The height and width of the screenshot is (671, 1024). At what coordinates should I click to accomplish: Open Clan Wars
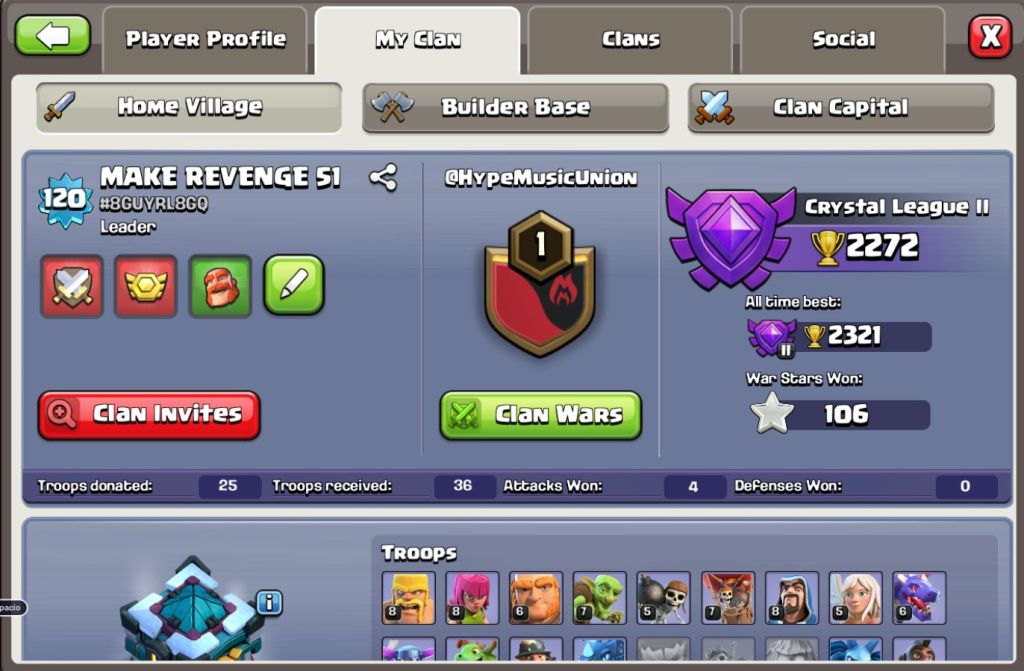pos(540,414)
